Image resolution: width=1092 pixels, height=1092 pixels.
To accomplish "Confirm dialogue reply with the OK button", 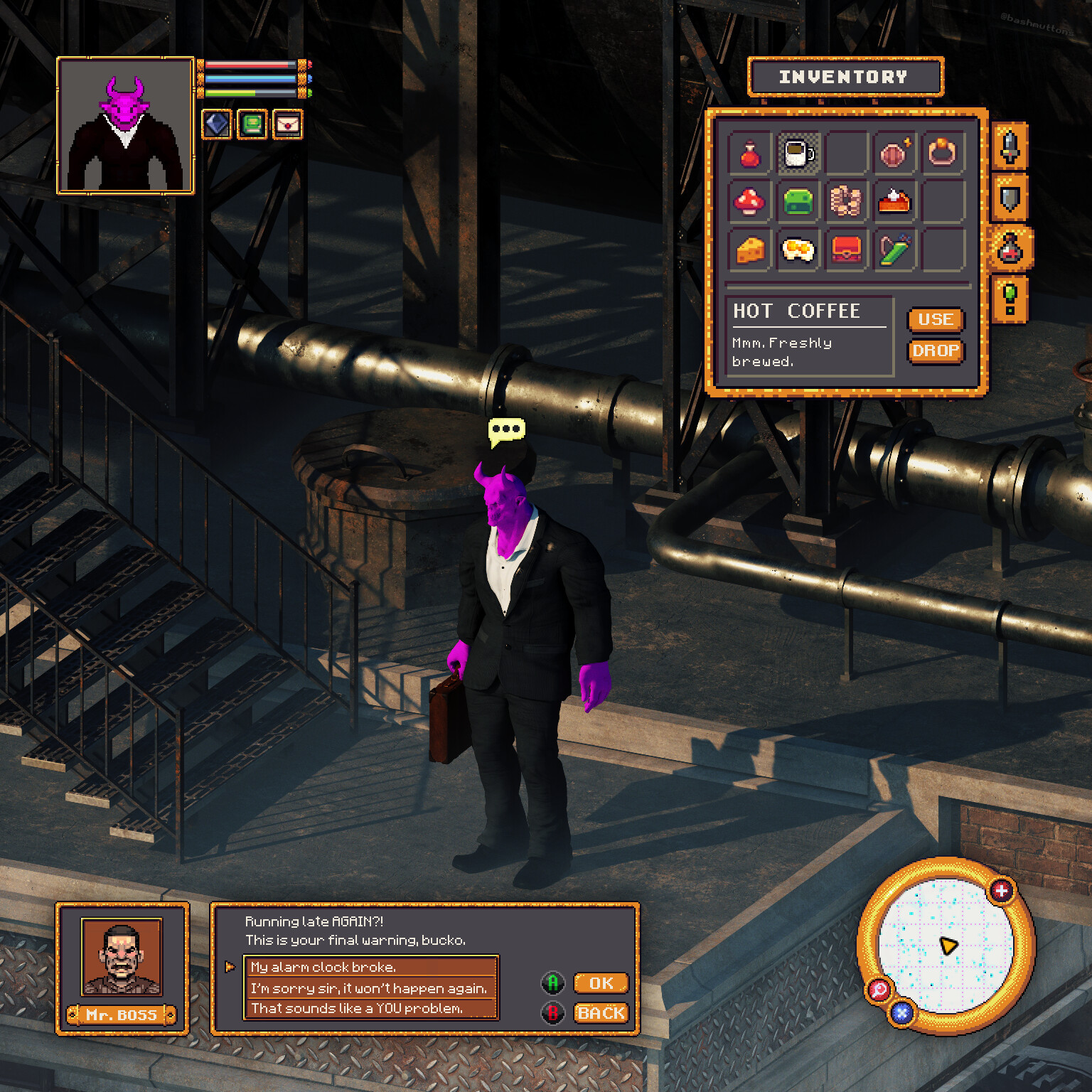I will (601, 983).
